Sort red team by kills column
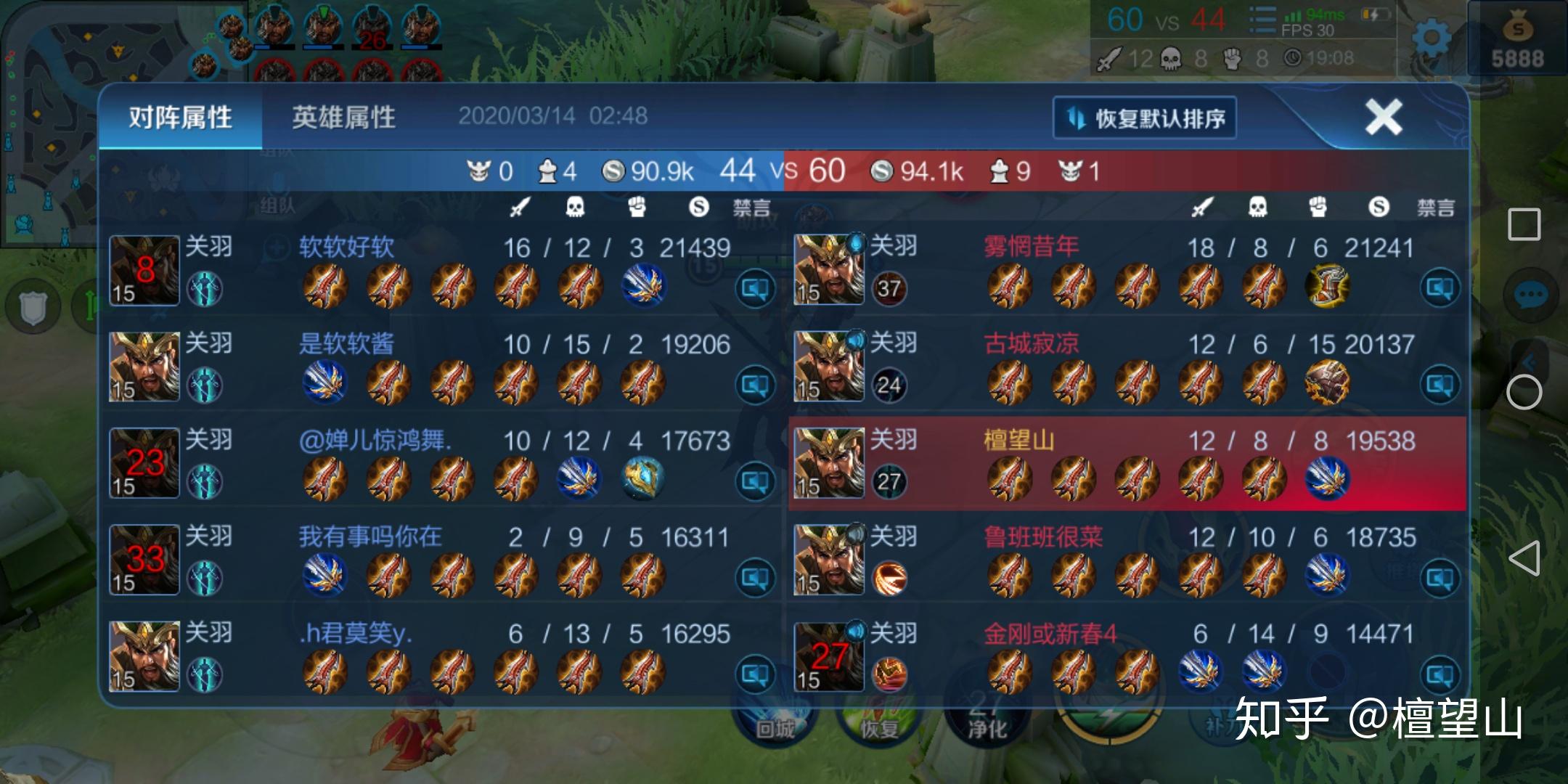Viewport: 1568px width, 784px height. [1202, 208]
